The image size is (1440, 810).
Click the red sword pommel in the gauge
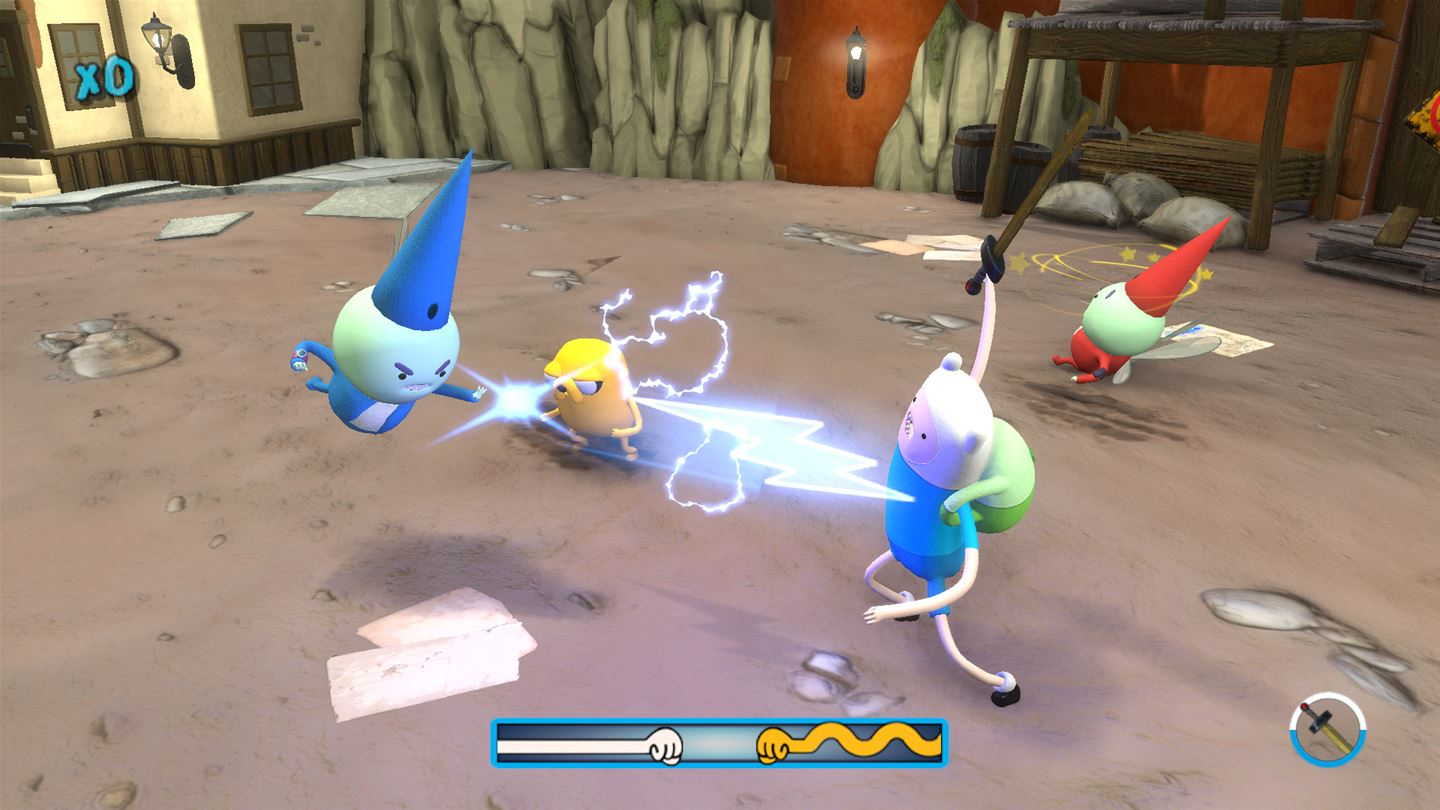tap(1304, 704)
